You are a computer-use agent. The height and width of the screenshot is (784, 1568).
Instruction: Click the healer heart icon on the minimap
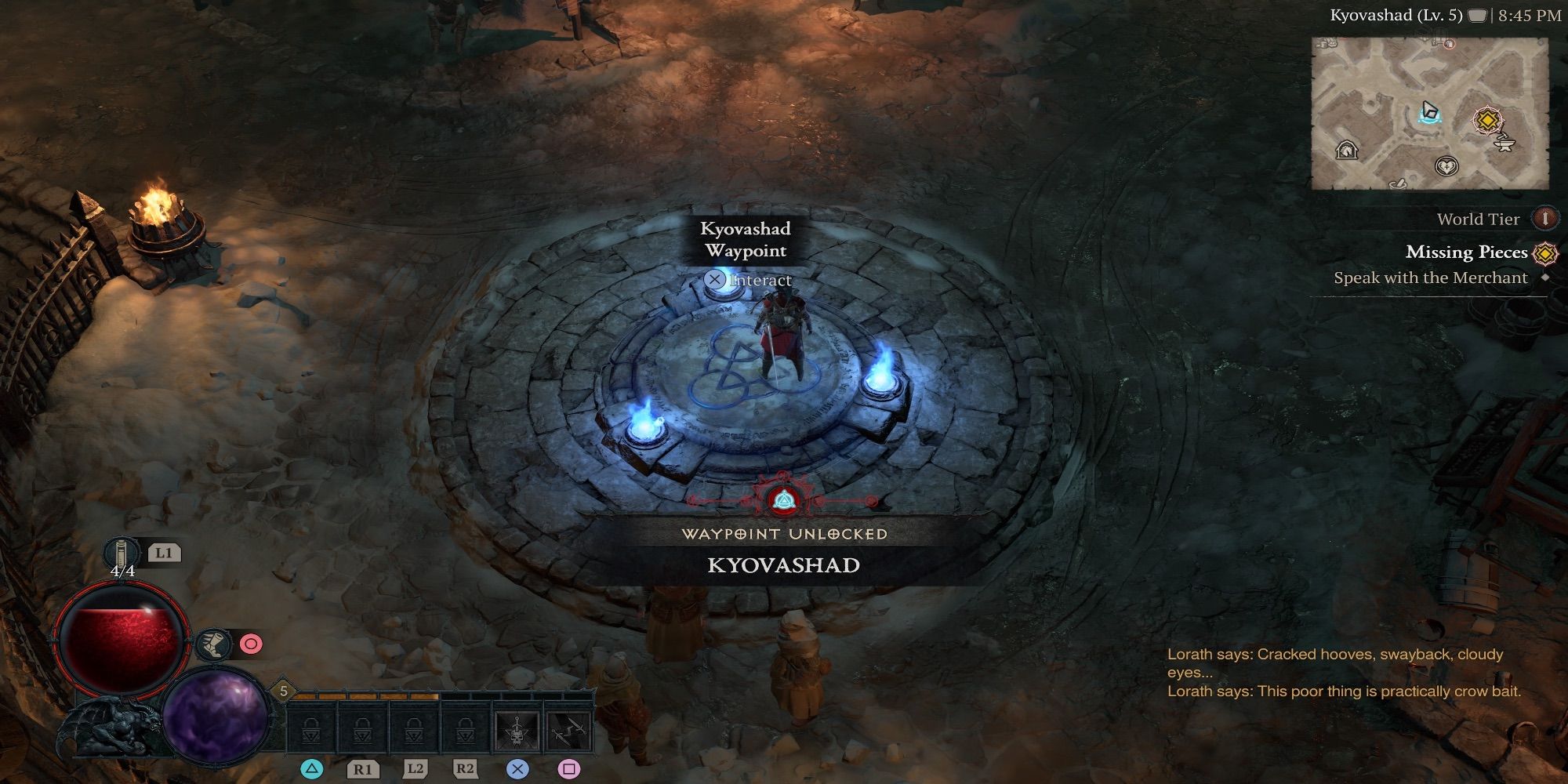[x=1447, y=167]
